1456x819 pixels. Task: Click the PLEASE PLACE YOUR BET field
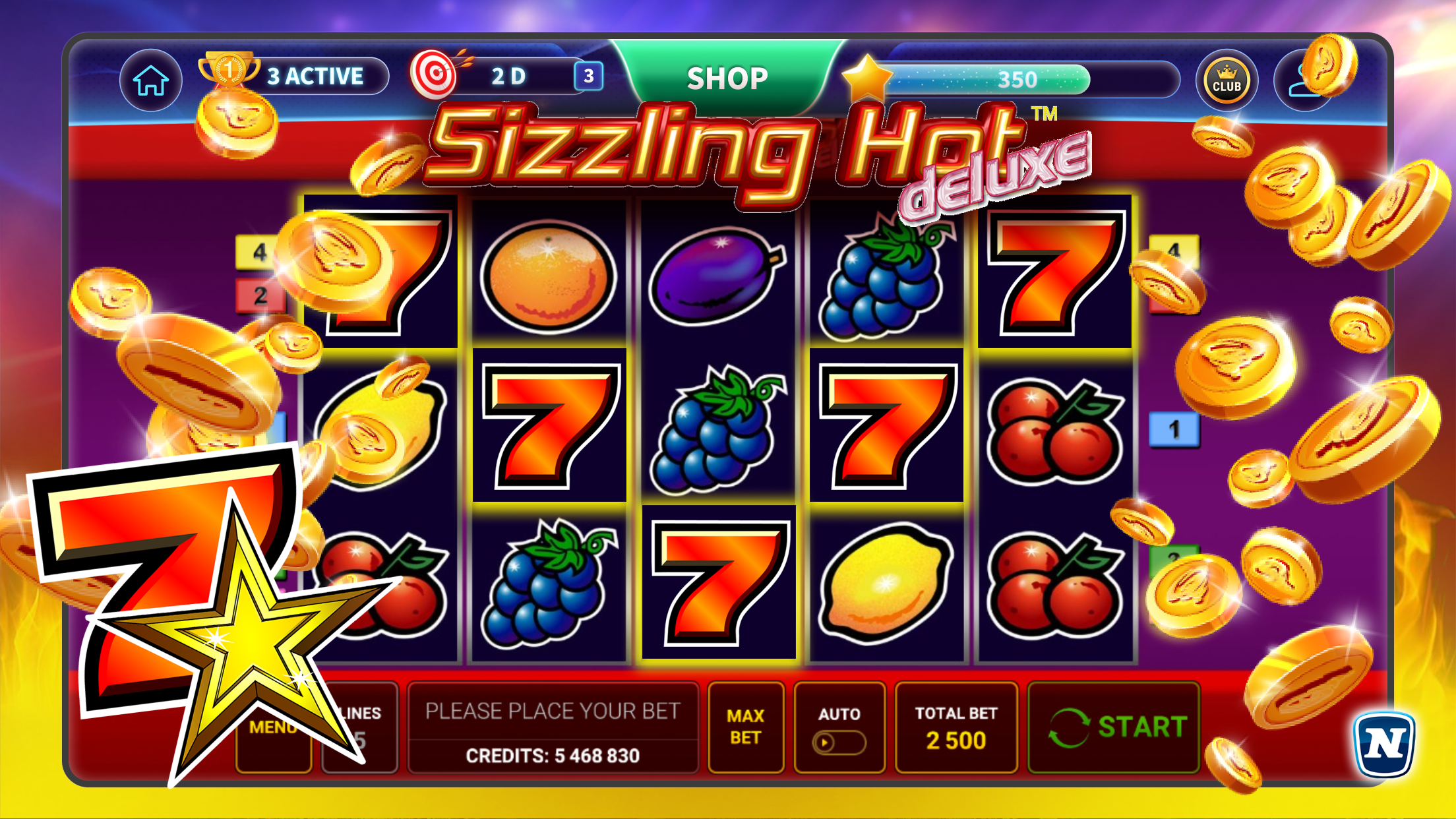coord(554,711)
